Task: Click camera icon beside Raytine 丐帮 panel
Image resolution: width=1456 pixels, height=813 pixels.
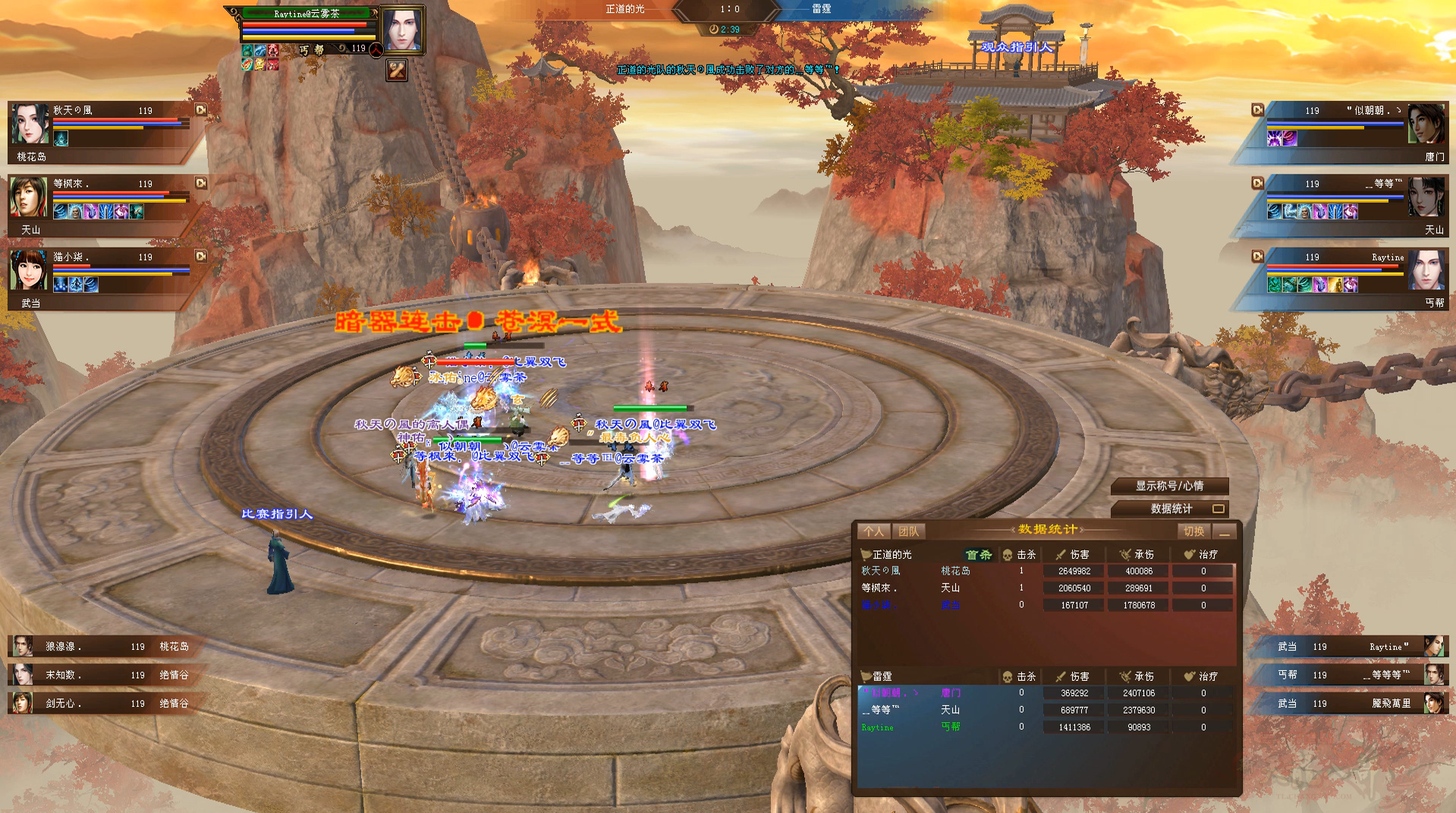Action: [1257, 257]
